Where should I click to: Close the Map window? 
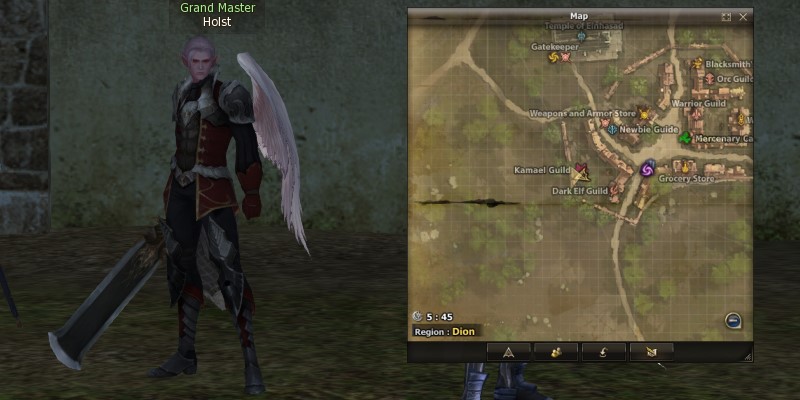(x=743, y=17)
